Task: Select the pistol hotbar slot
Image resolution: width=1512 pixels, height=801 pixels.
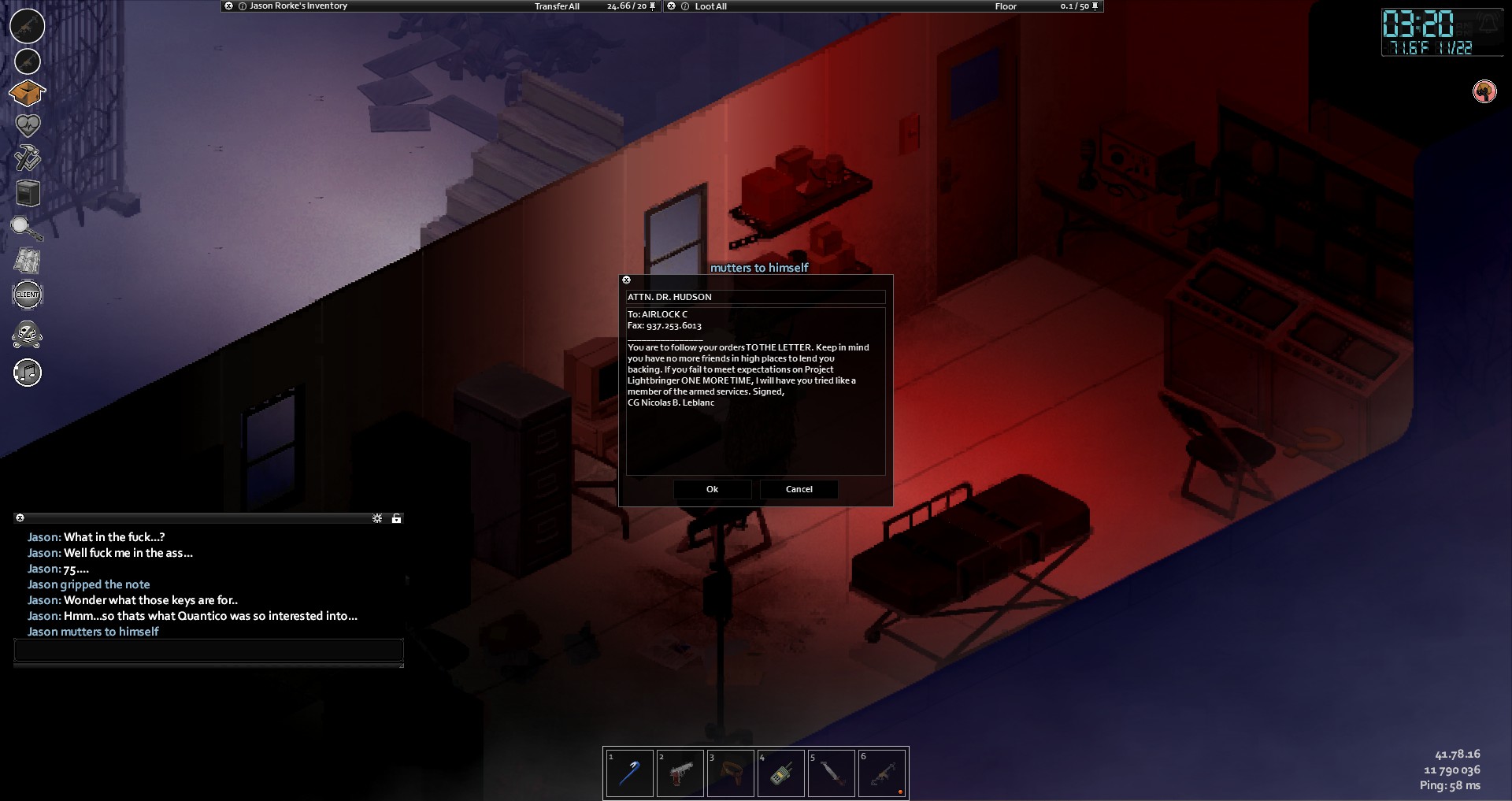Action: (680, 773)
